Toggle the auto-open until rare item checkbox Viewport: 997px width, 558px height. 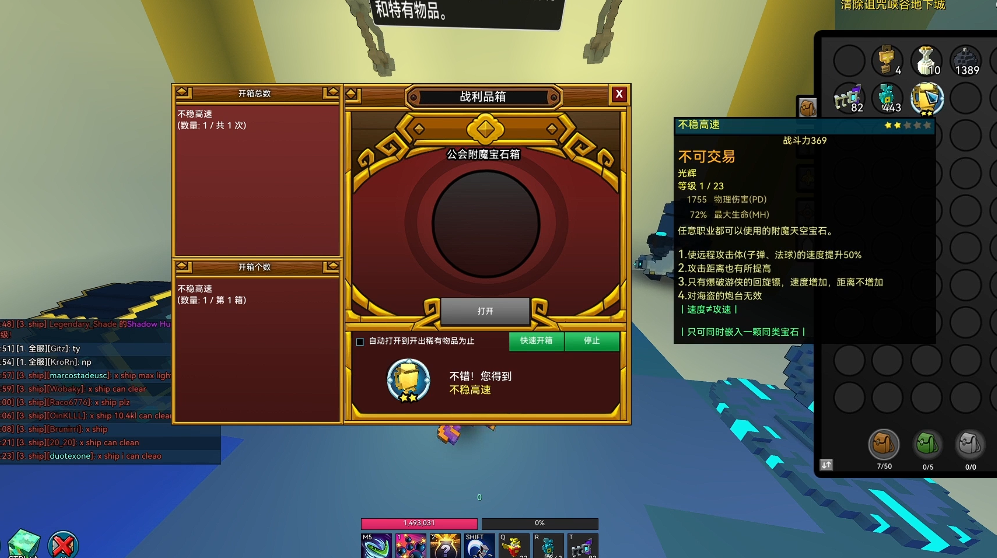[x=360, y=342]
